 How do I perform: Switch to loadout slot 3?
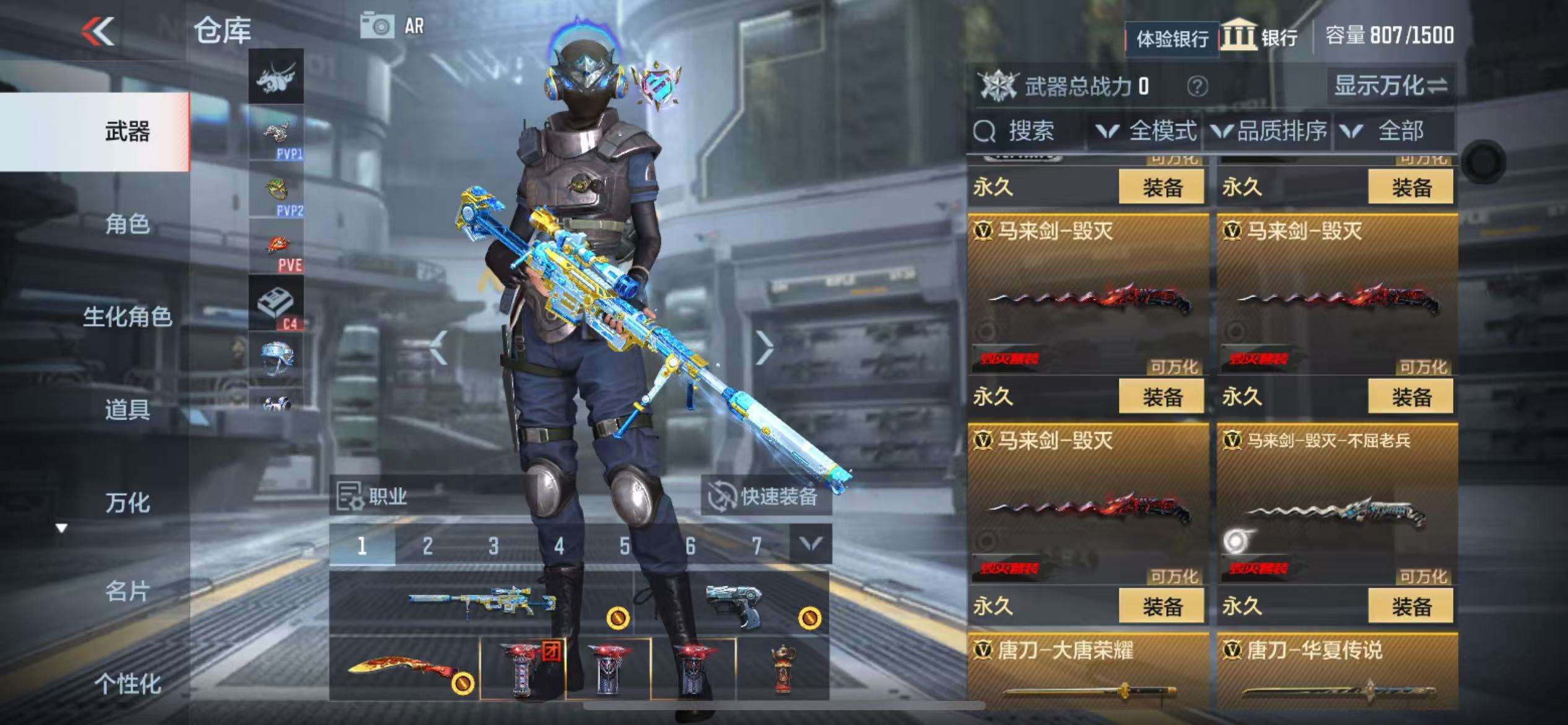pos(493,546)
